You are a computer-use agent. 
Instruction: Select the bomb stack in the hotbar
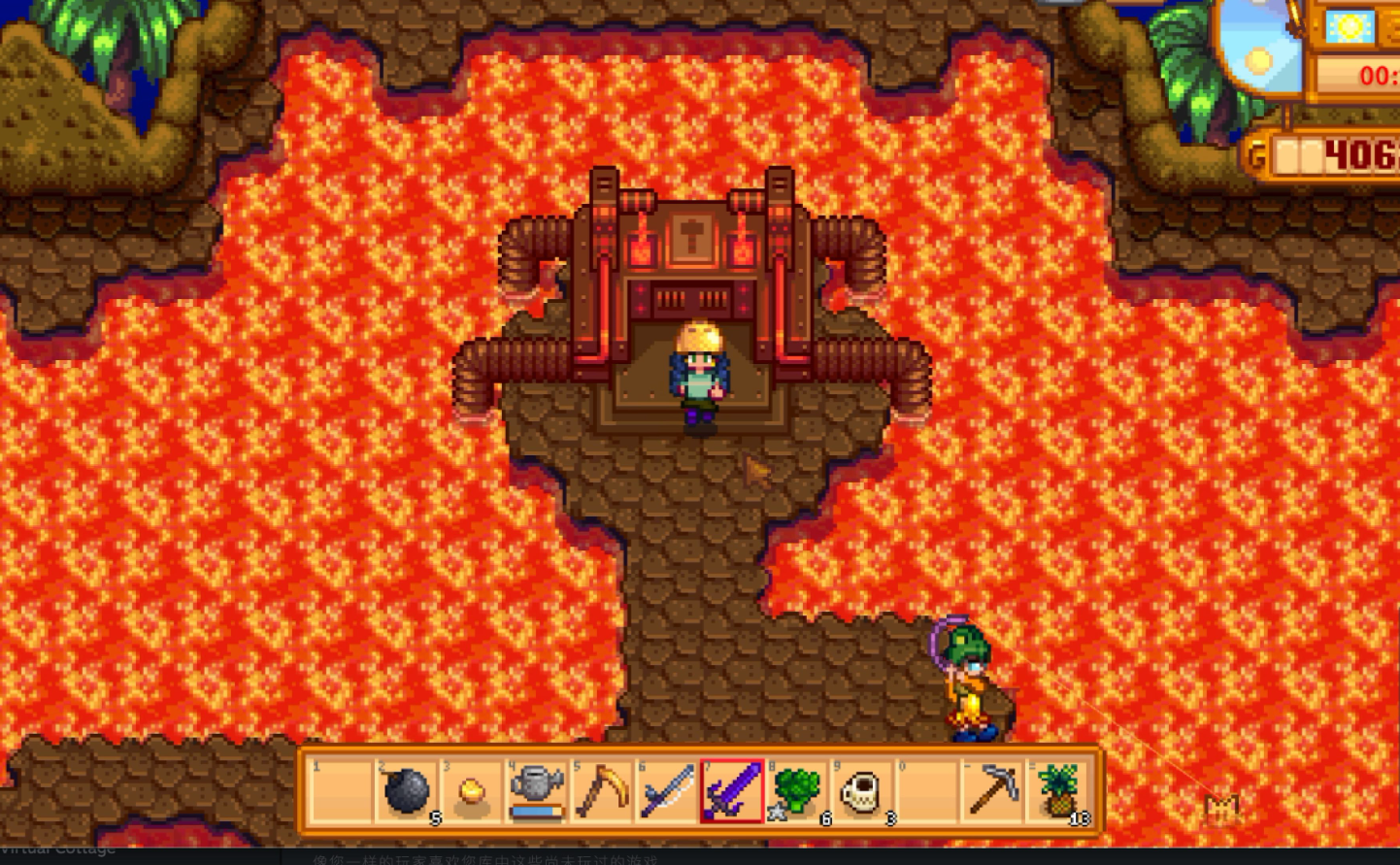coord(407,790)
